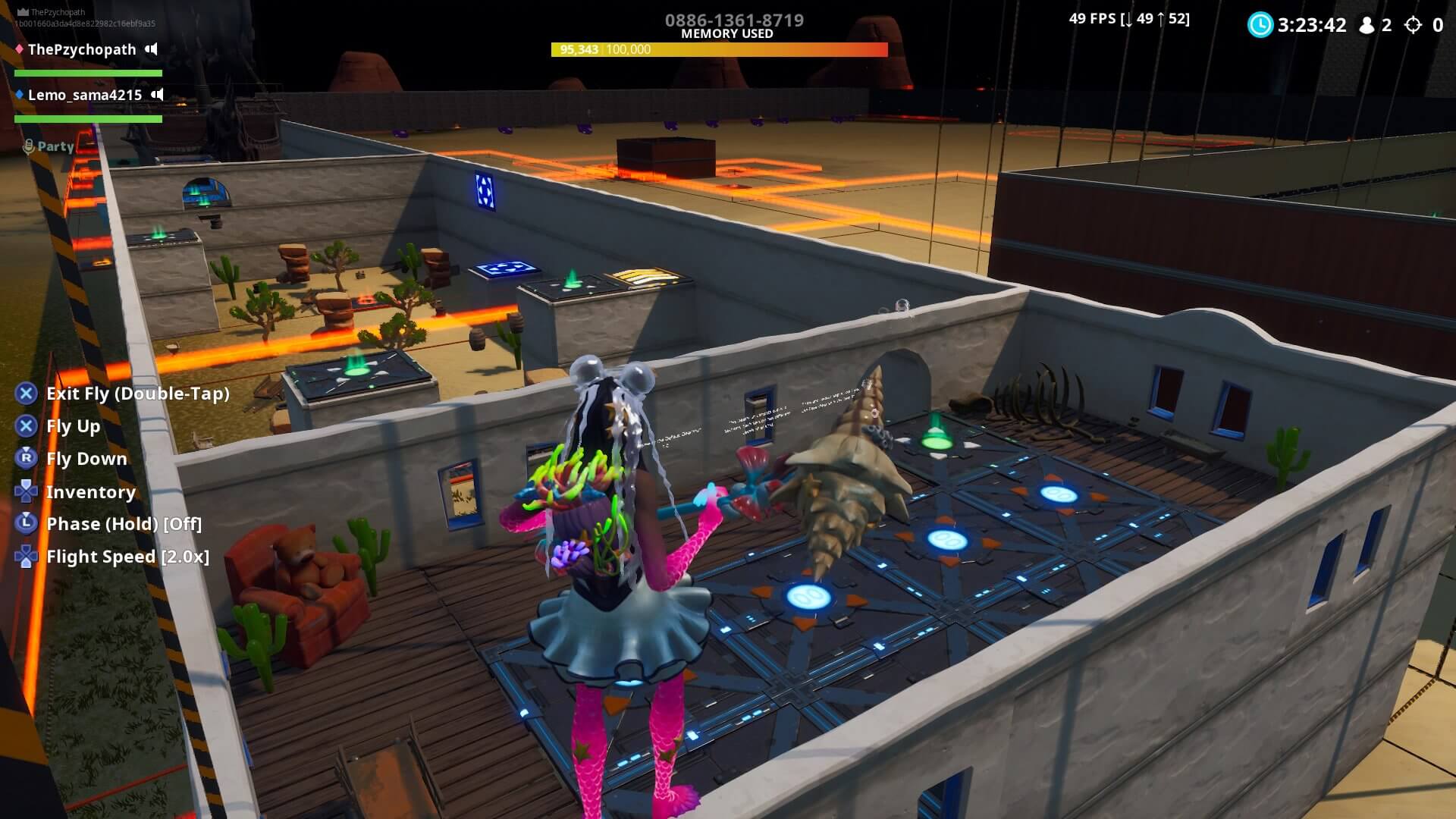The height and width of the screenshot is (819, 1456).
Task: Mute the speaker icon next to Lemo_sama4215
Action: click(x=157, y=95)
